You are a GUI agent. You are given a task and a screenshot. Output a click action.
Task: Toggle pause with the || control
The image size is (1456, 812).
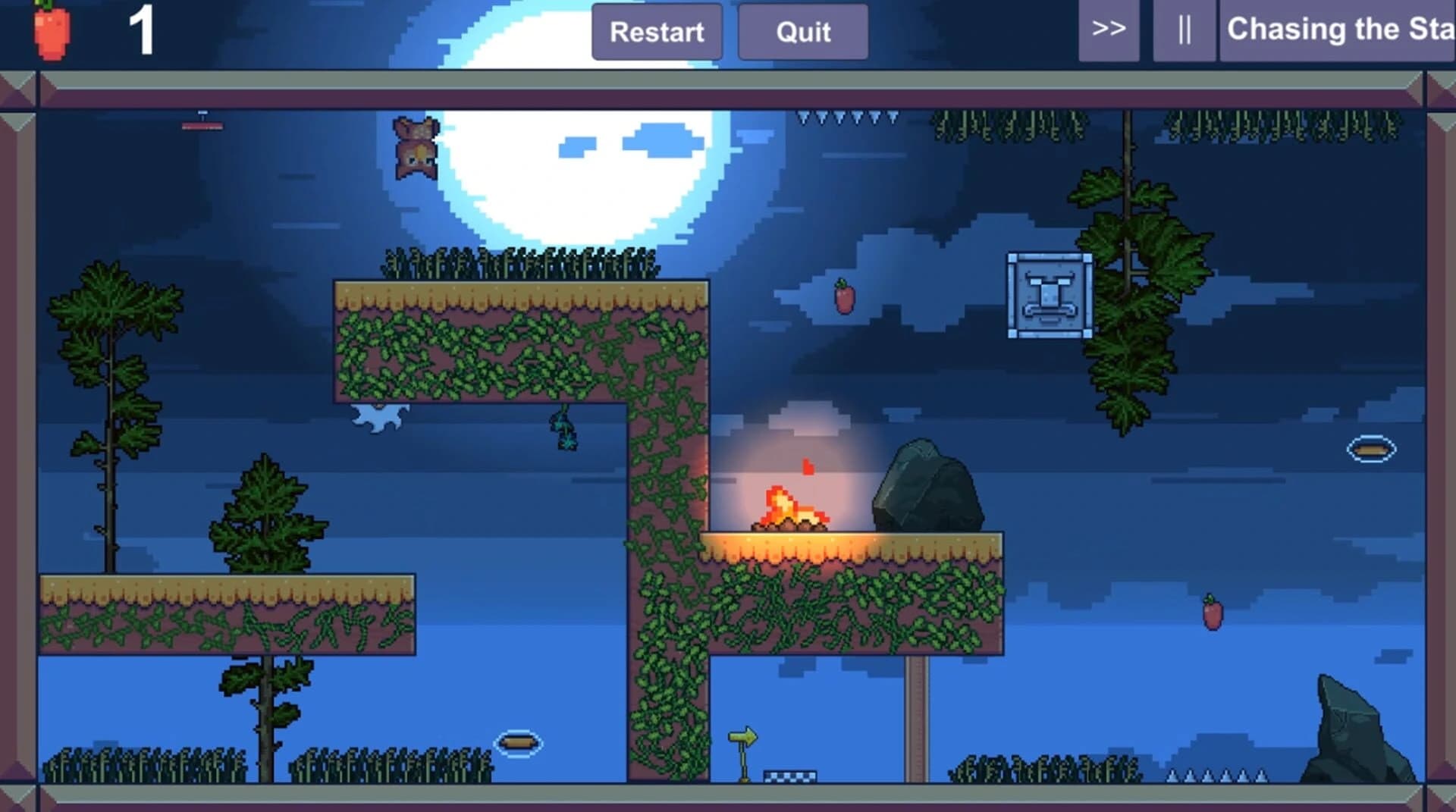1184,31
